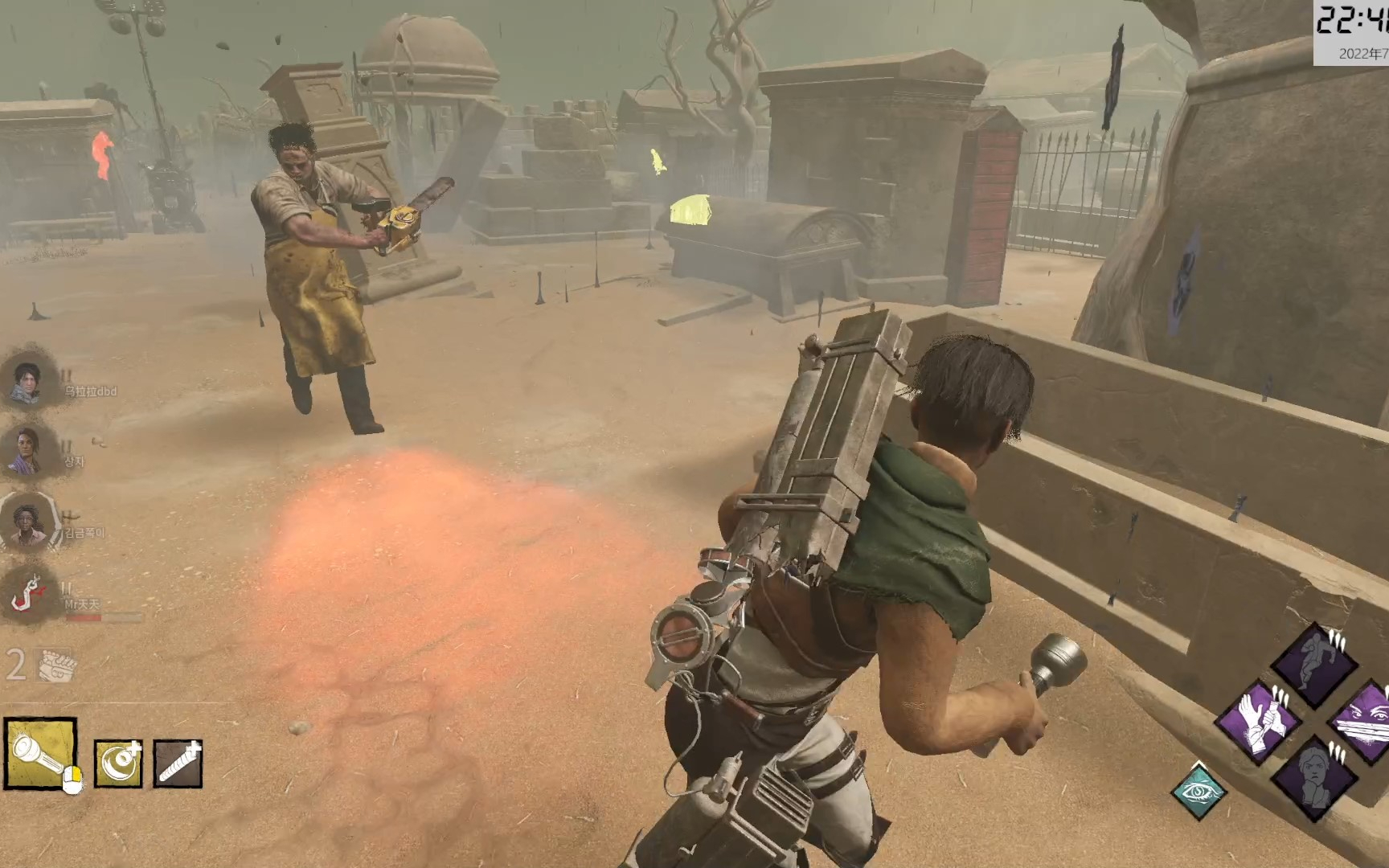
Task: Select hooked survivor Mr天天's status icon
Action: (x=29, y=593)
